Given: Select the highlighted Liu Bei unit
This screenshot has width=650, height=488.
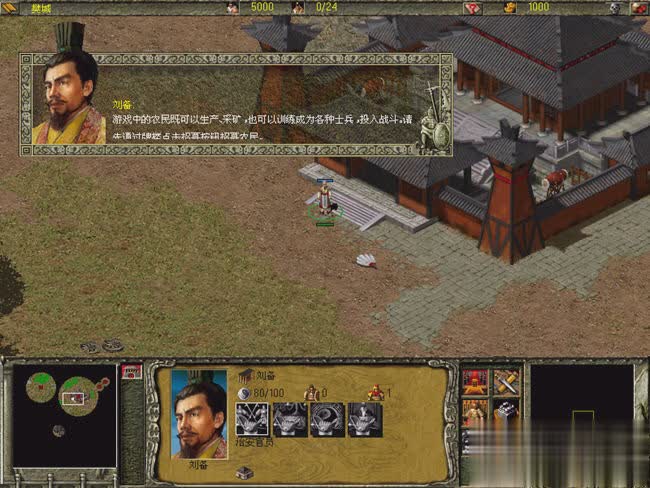Looking at the screenshot, I should click(x=325, y=200).
